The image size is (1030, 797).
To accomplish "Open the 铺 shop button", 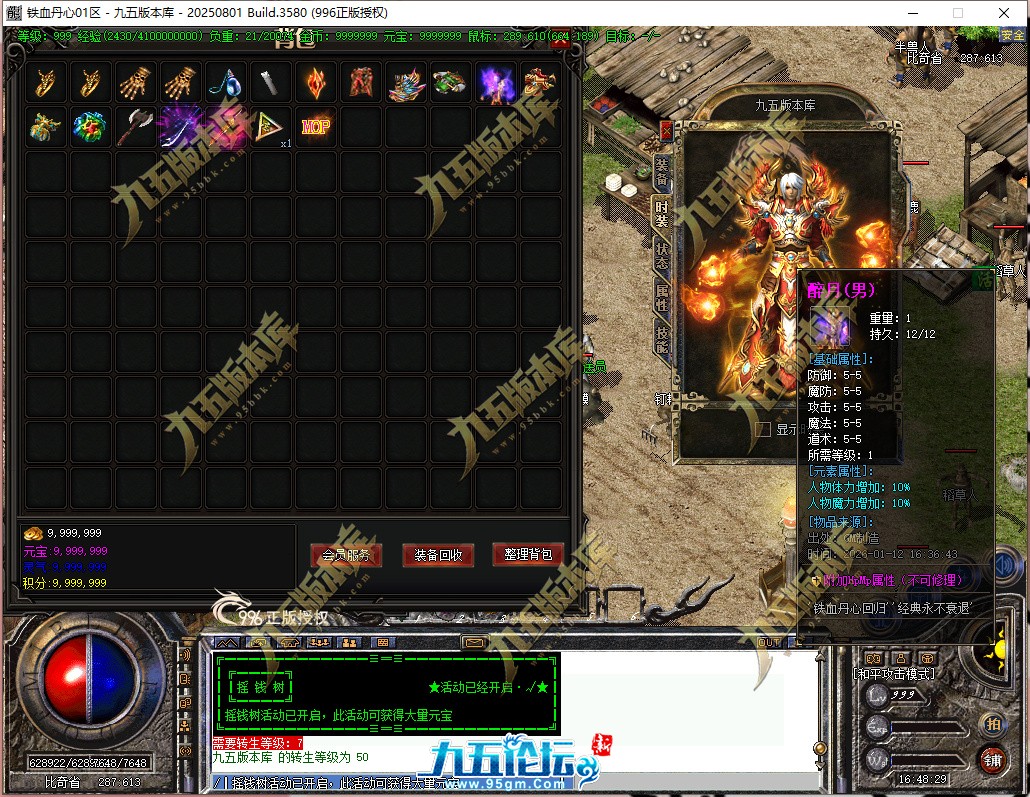I will point(992,759).
